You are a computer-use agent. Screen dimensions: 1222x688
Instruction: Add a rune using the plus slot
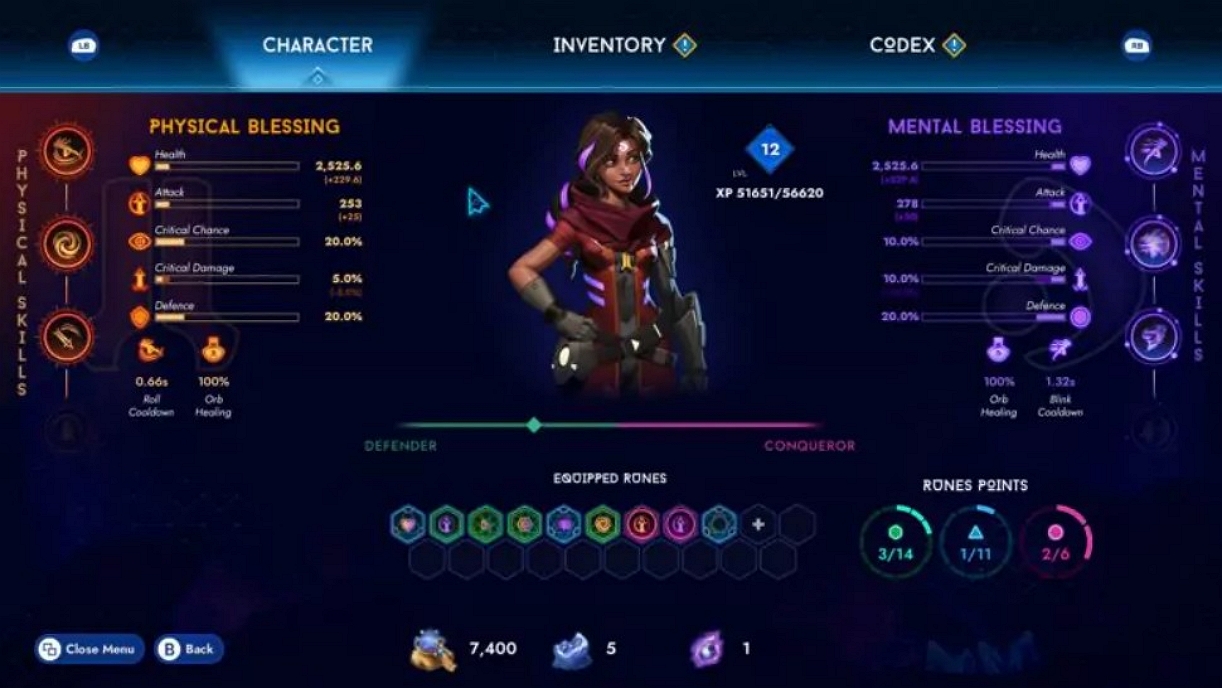(758, 524)
